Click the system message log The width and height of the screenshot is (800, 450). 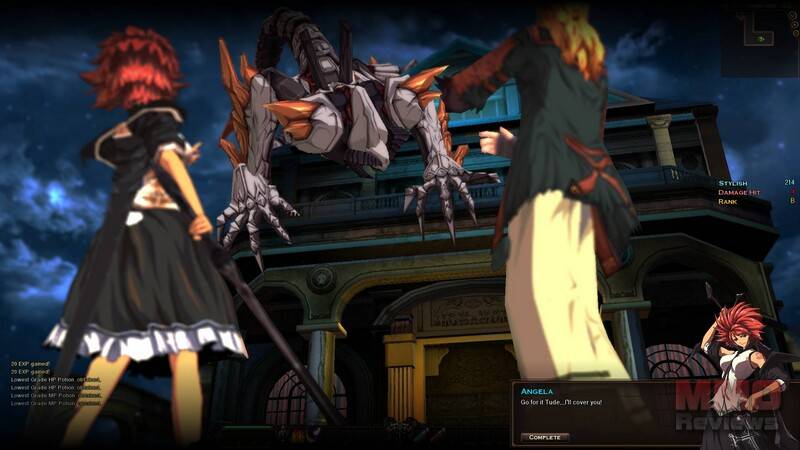(44, 387)
